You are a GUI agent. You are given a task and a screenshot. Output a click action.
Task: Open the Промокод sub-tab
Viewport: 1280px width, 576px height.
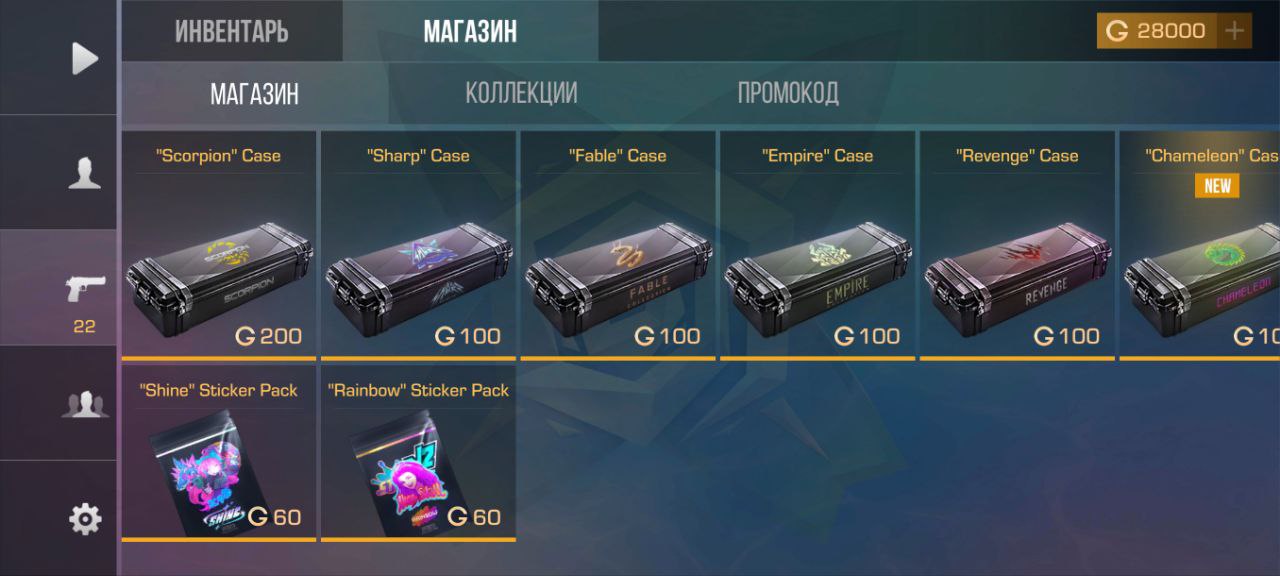click(788, 93)
